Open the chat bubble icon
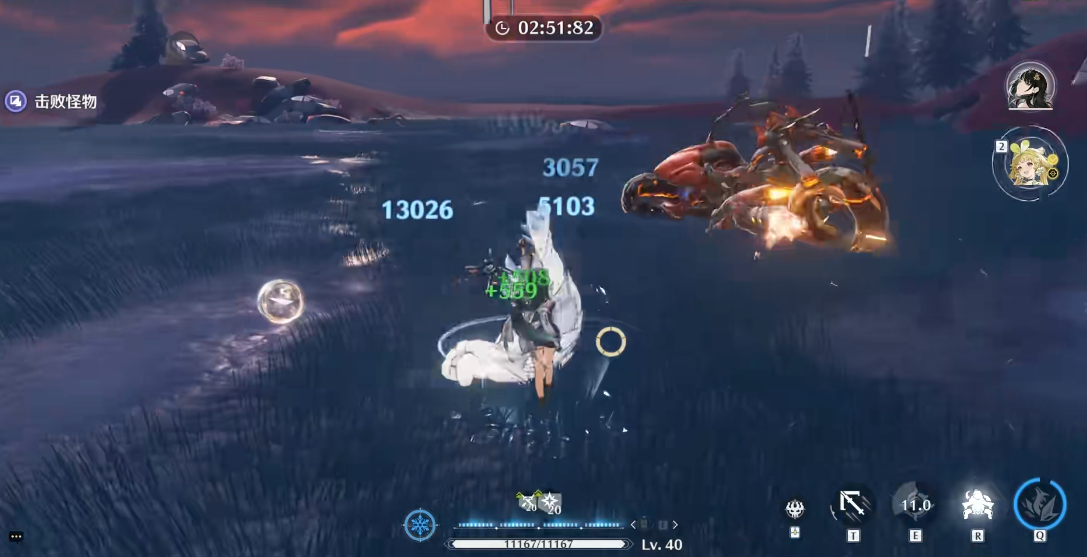1087x557 pixels. click(16, 537)
